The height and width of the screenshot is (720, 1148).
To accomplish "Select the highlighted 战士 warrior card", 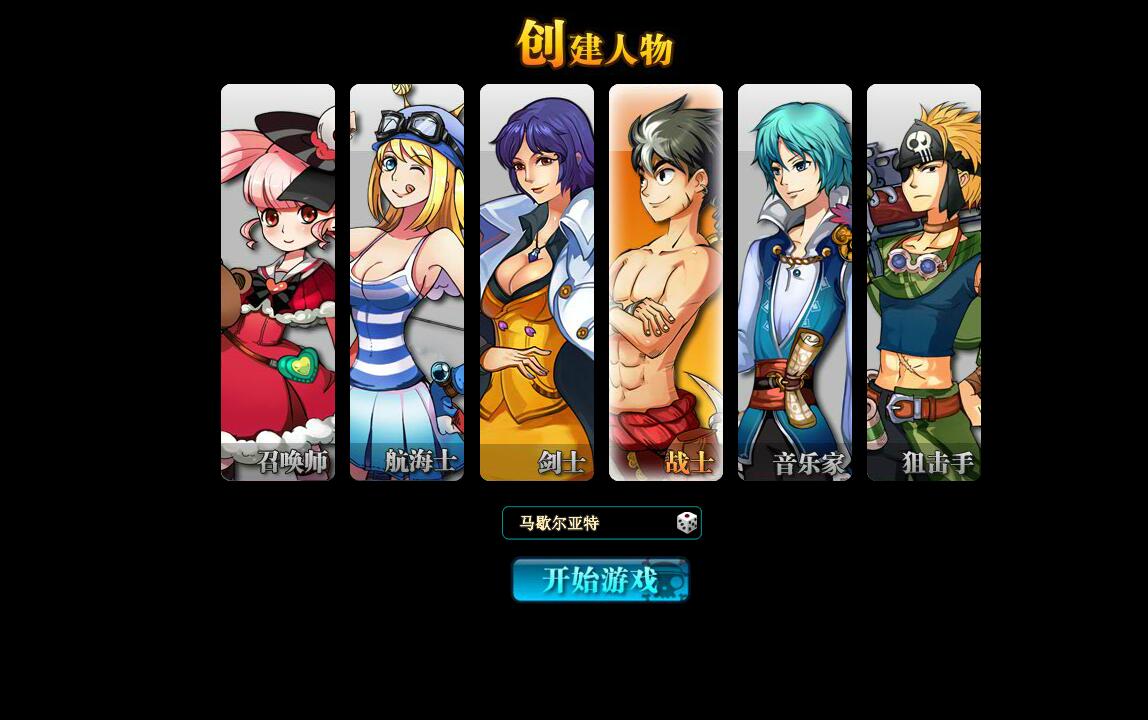I will [666, 282].
